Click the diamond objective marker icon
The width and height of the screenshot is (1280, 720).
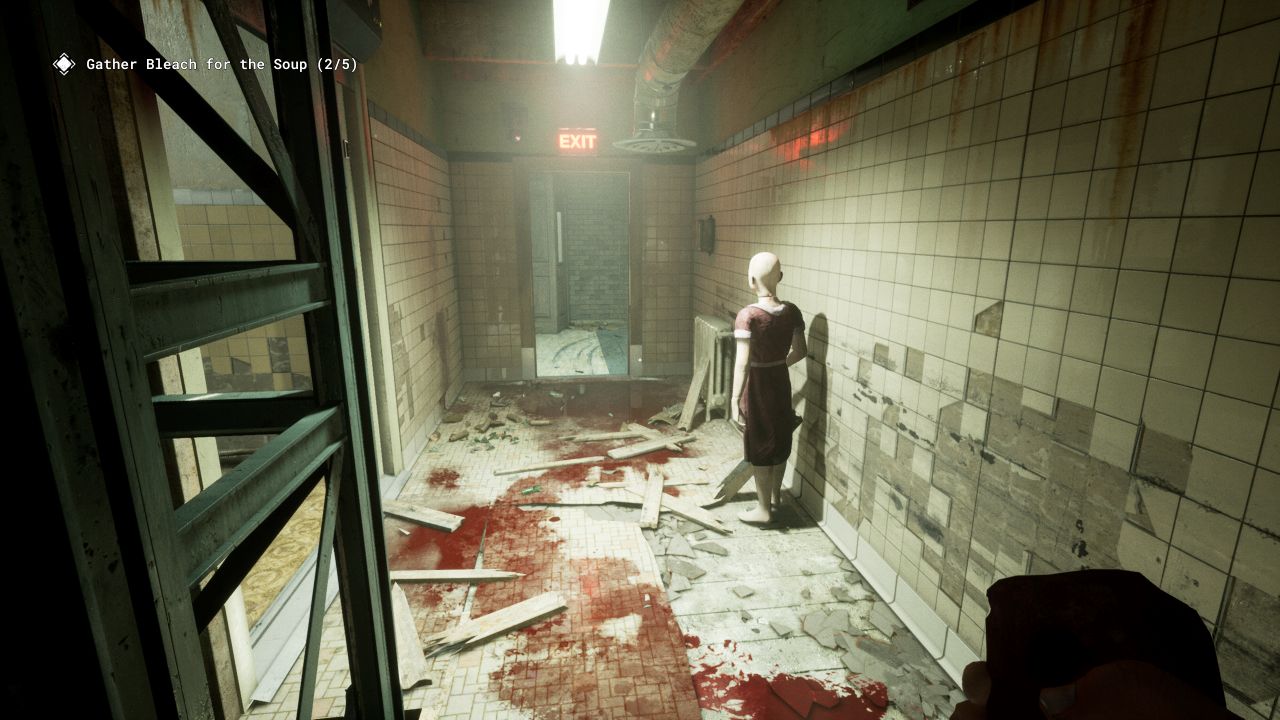pyautogui.click(x=64, y=65)
